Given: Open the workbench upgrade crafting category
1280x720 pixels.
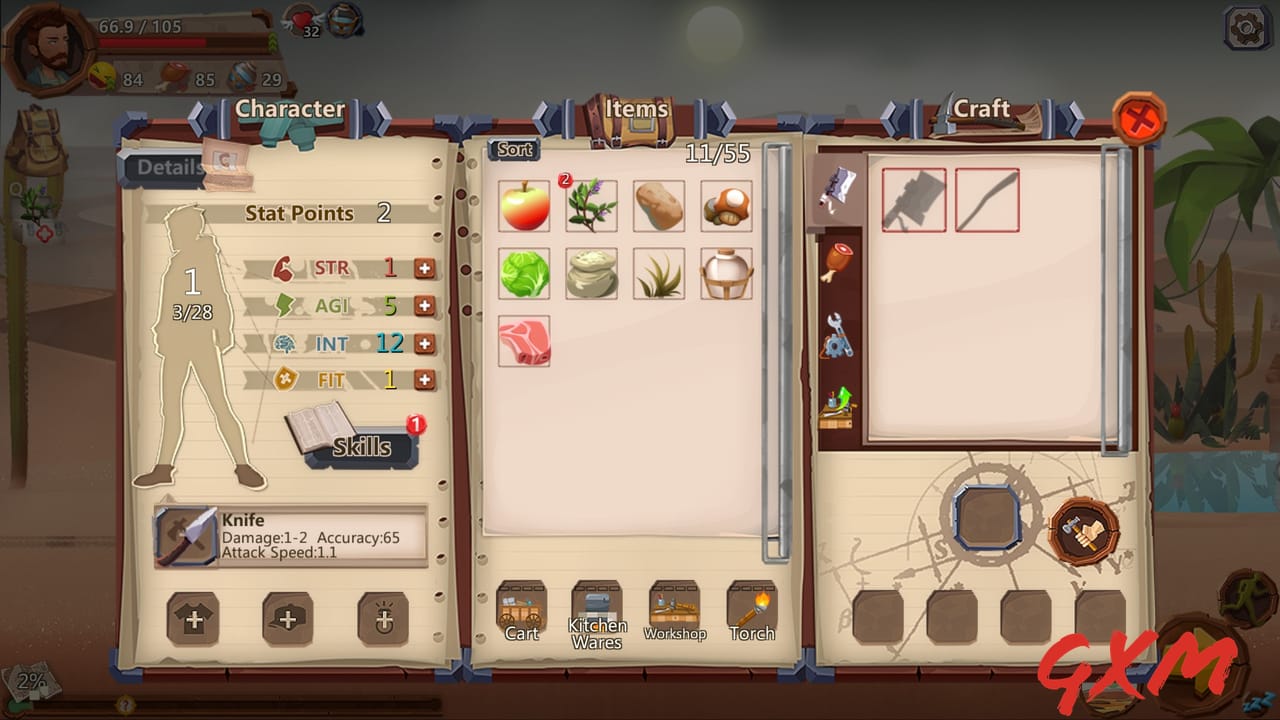Looking at the screenshot, I should pos(838,410).
